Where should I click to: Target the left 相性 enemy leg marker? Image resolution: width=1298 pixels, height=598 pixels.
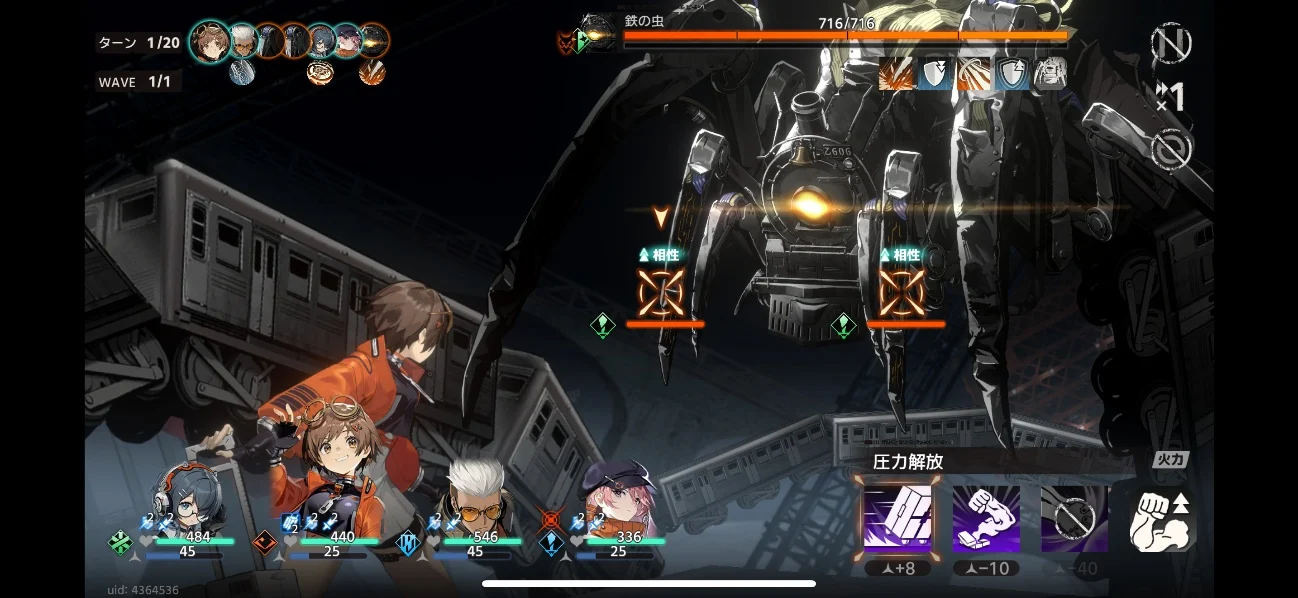click(x=662, y=292)
